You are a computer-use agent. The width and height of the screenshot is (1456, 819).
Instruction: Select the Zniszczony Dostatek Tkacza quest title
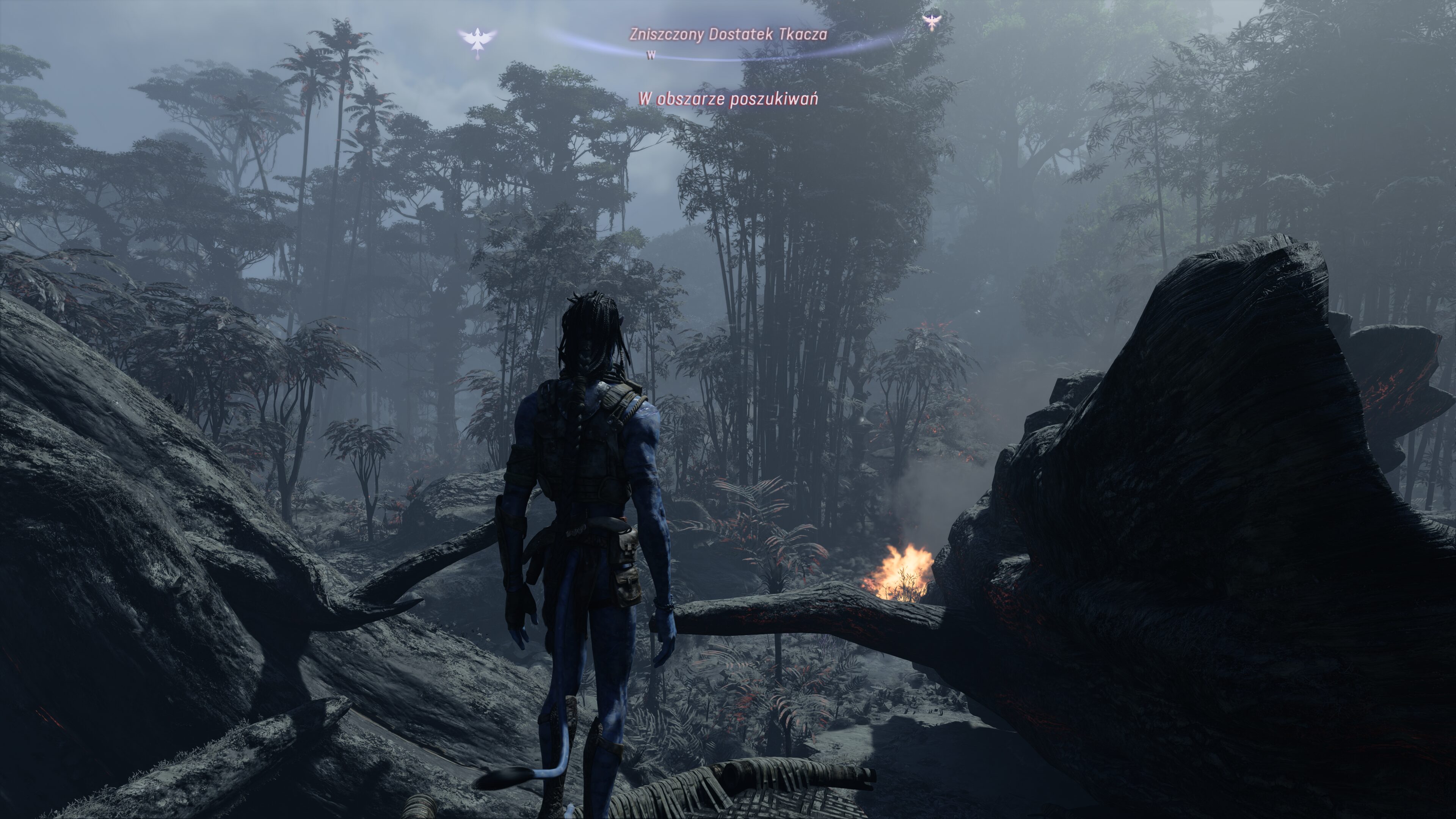coord(728,35)
